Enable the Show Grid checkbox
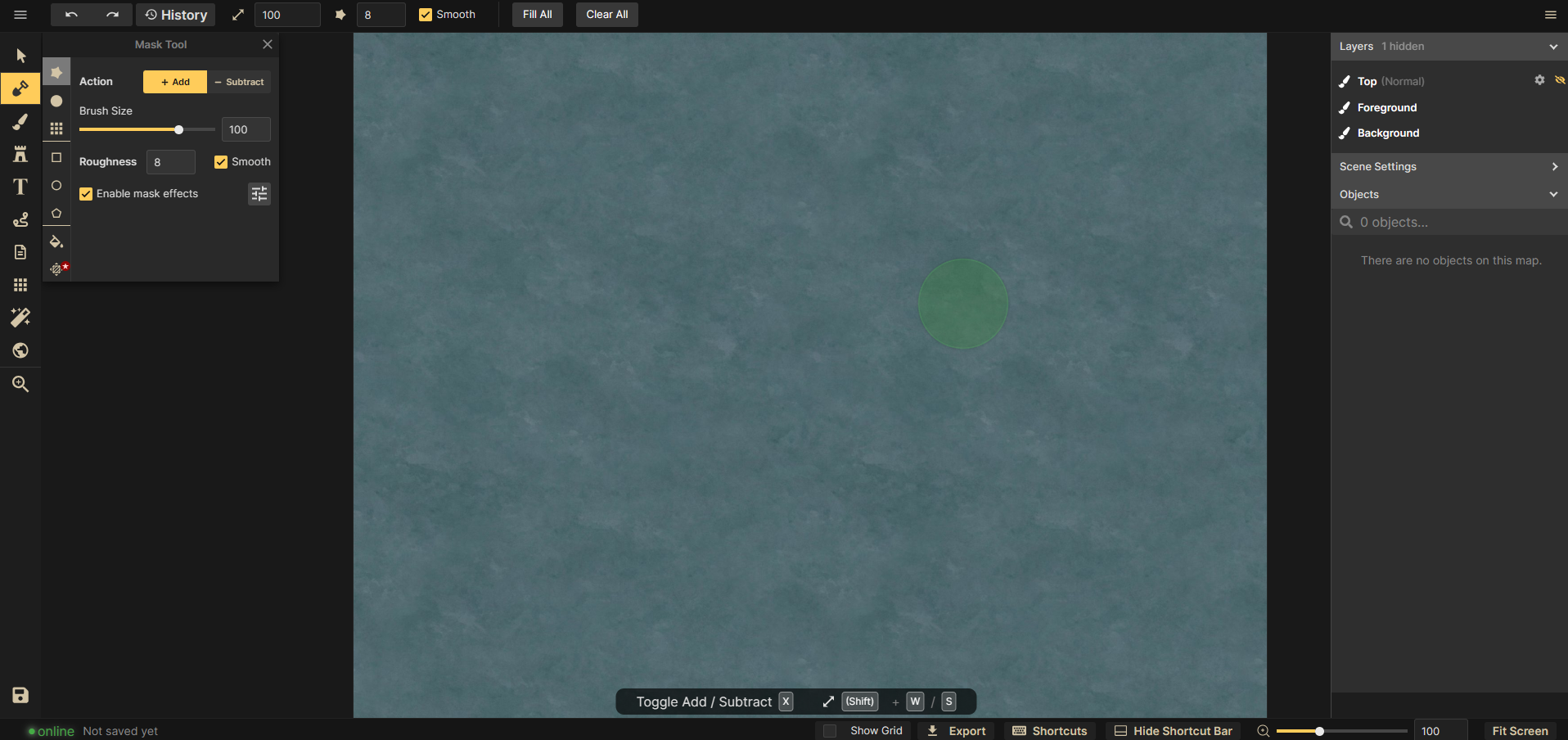 coord(830,731)
